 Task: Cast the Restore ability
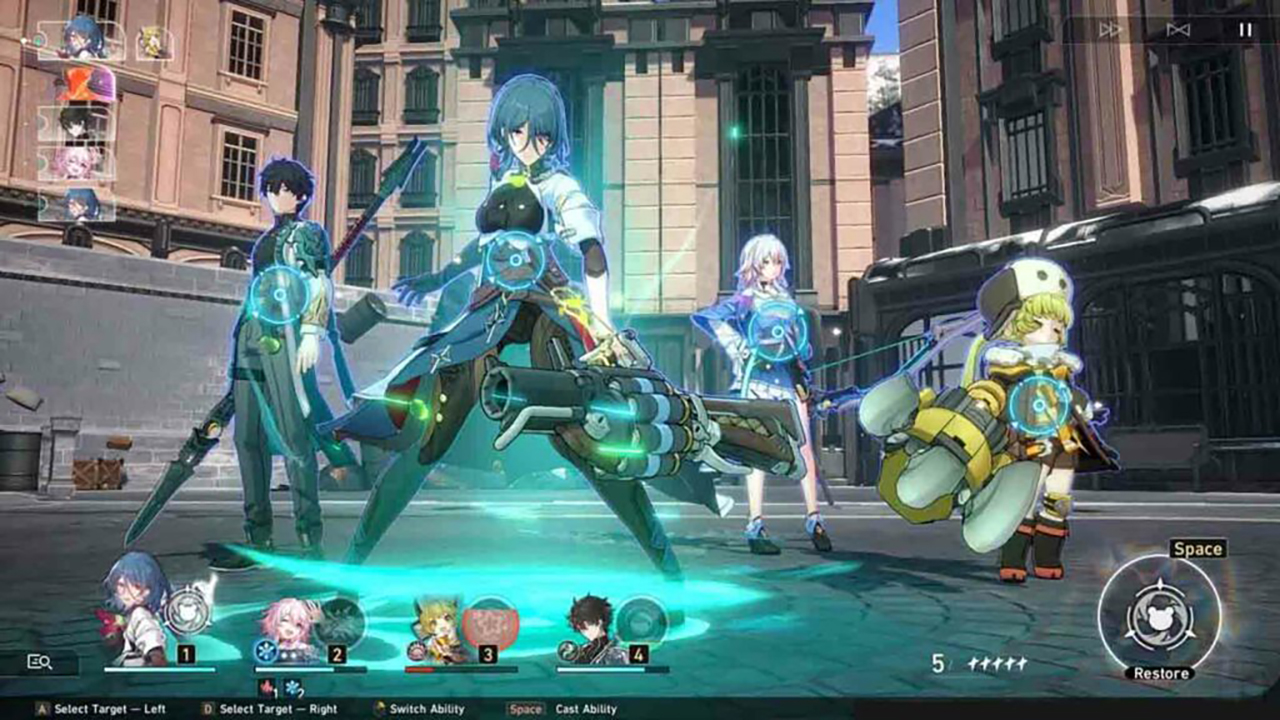tap(1159, 612)
